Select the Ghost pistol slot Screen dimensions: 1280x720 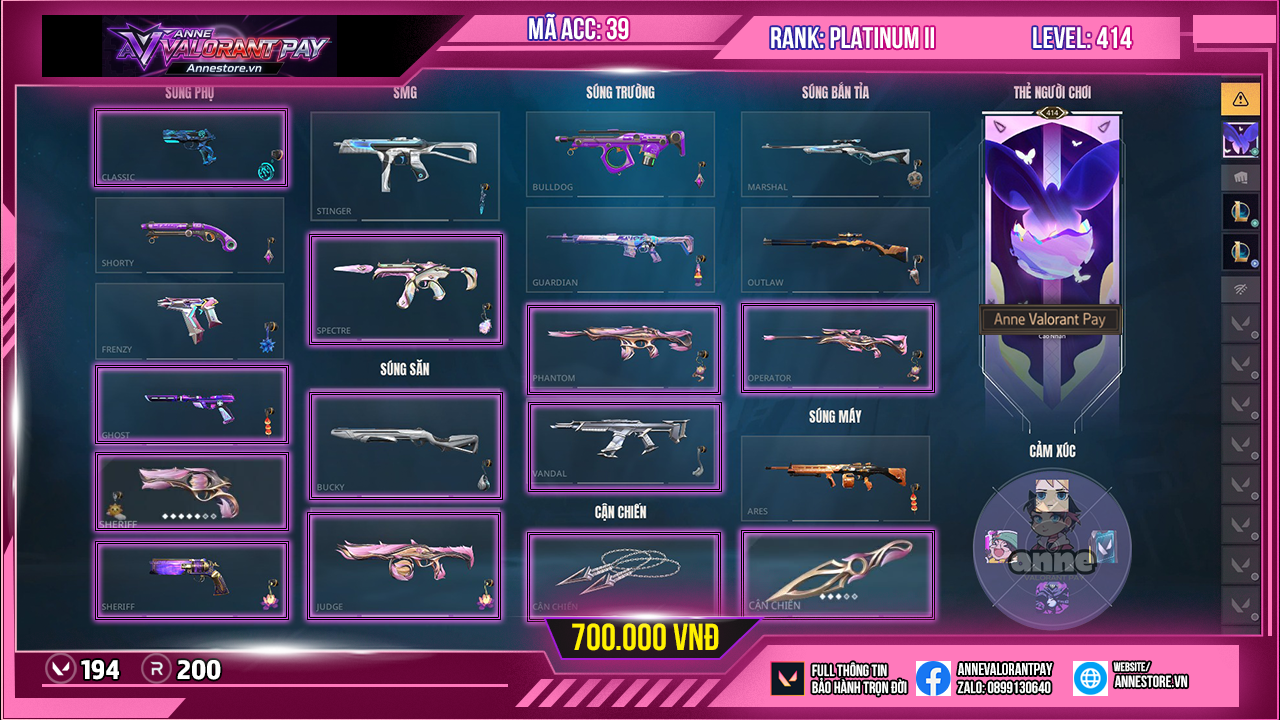point(191,405)
